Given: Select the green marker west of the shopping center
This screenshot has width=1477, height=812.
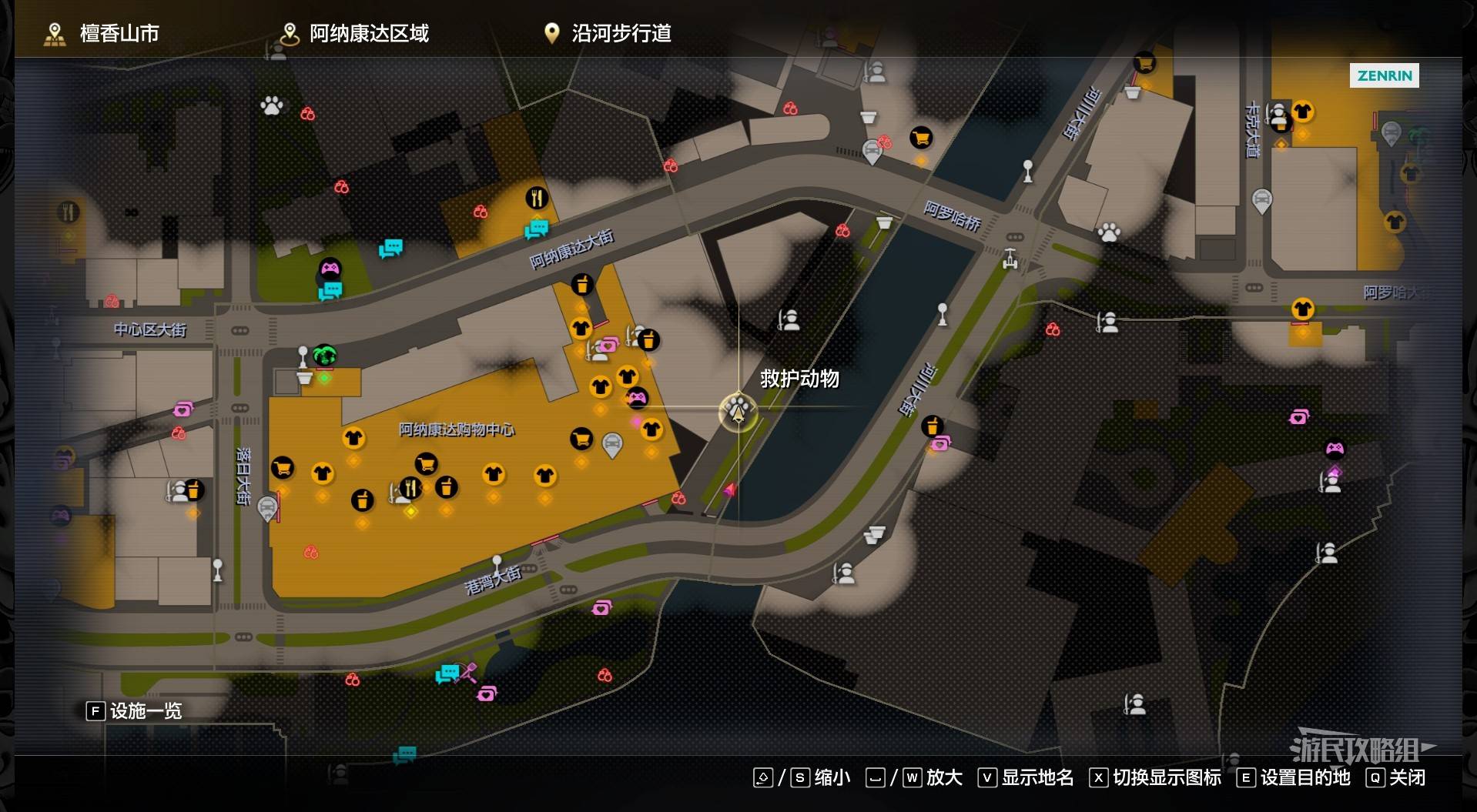Looking at the screenshot, I should coord(325,356).
